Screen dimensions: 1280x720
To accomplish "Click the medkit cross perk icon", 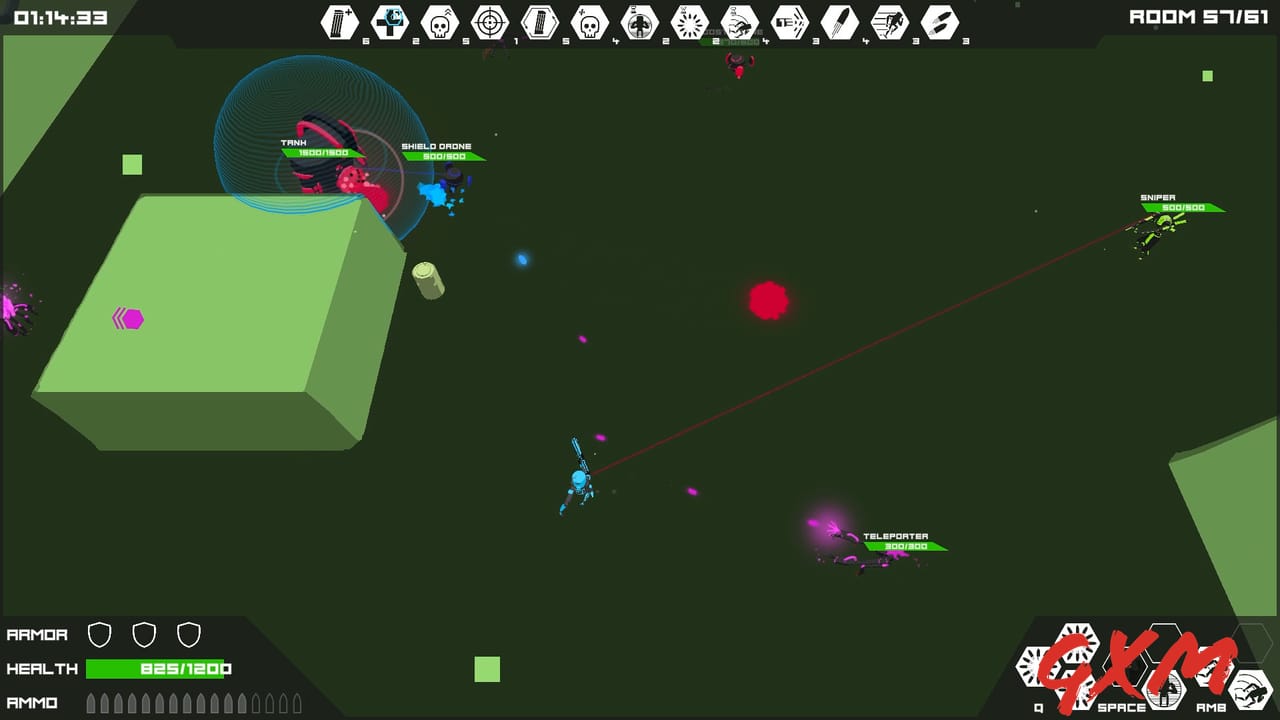I will point(390,22).
